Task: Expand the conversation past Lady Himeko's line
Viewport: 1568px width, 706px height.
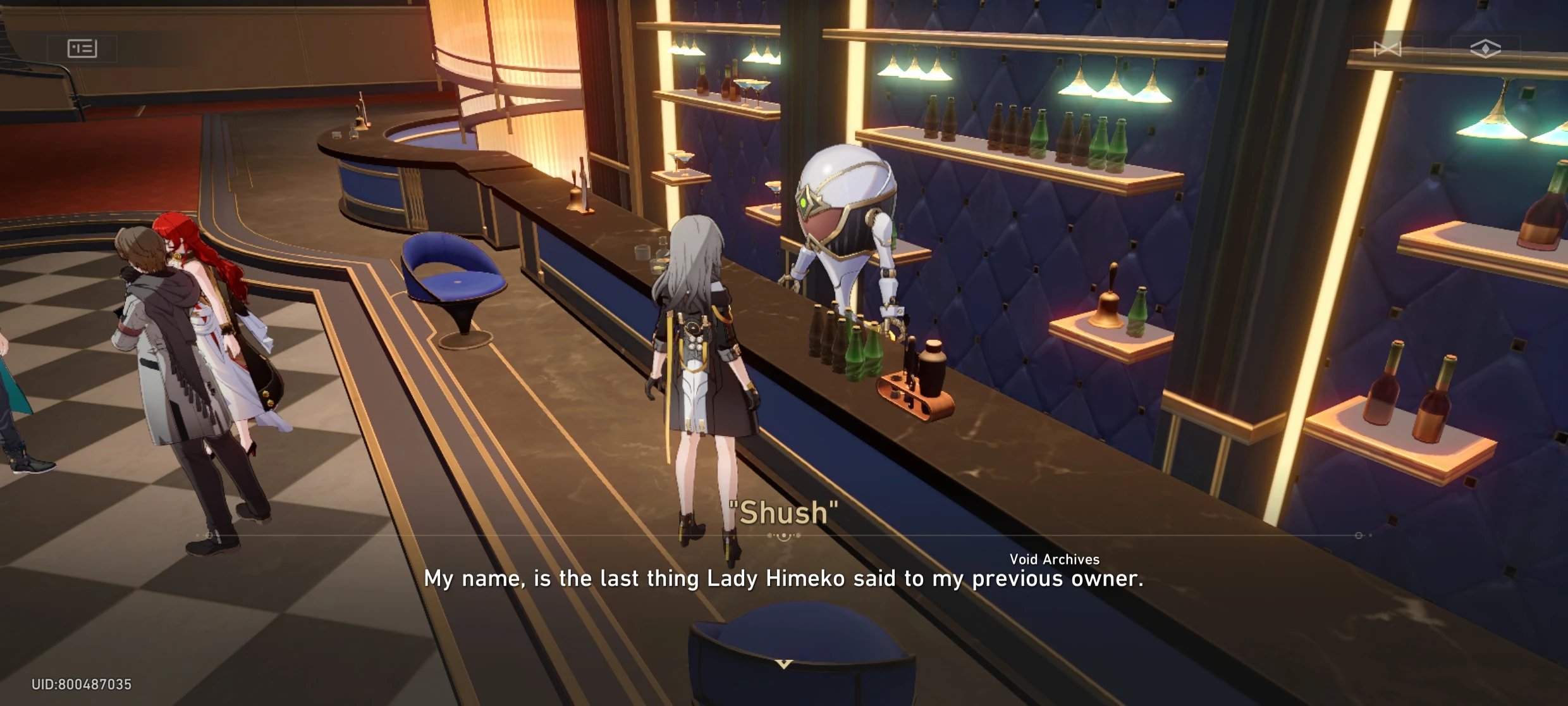Action: [784, 578]
